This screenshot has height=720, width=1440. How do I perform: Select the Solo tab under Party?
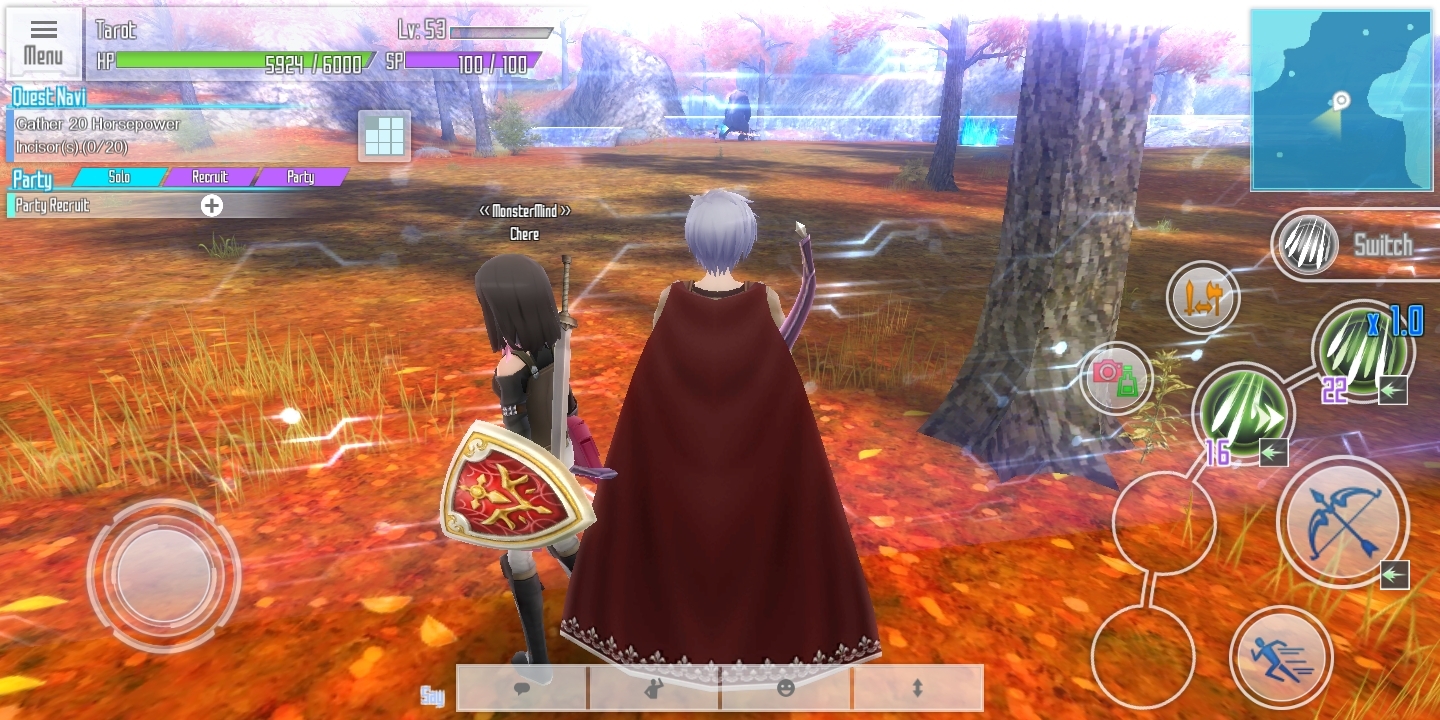coord(120,177)
